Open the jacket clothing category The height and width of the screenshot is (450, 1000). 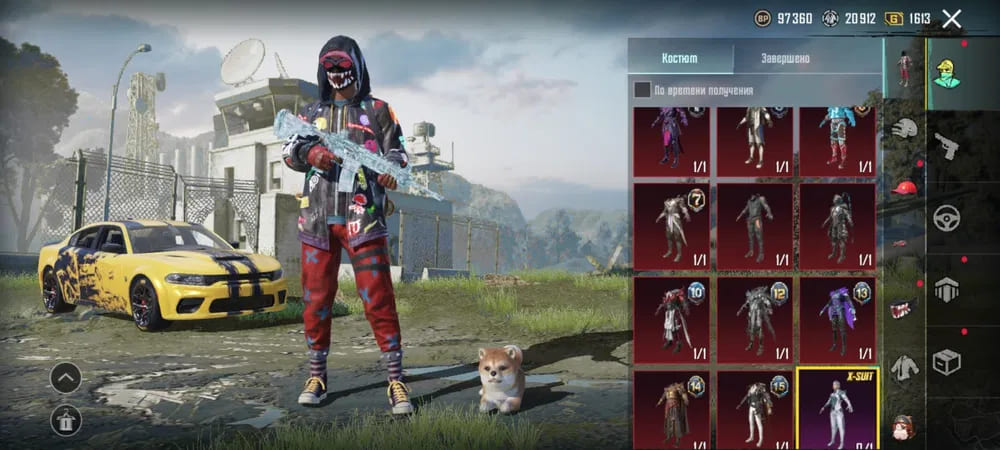(x=905, y=367)
